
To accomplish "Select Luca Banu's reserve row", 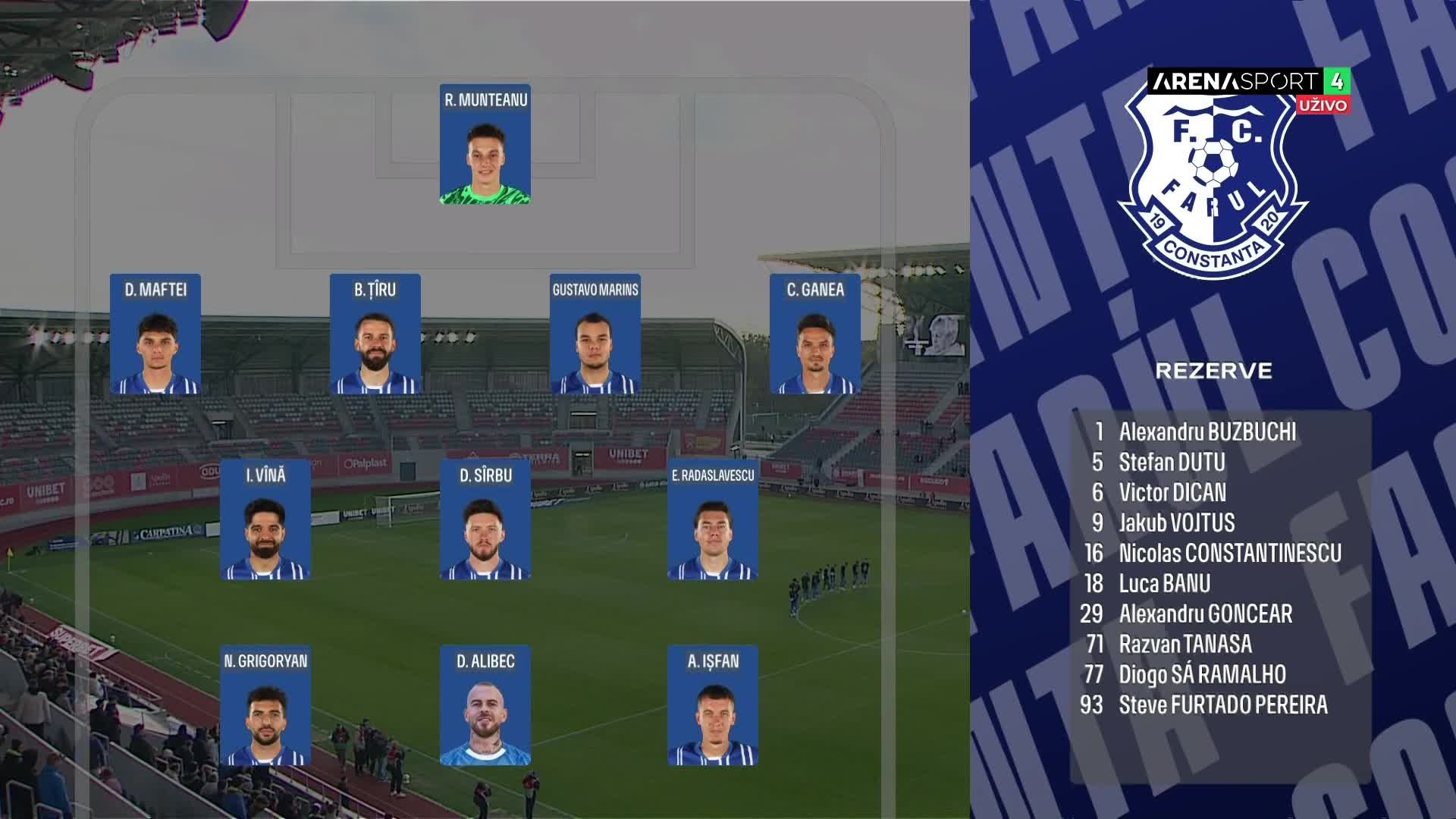I will pyautogui.click(x=1164, y=584).
